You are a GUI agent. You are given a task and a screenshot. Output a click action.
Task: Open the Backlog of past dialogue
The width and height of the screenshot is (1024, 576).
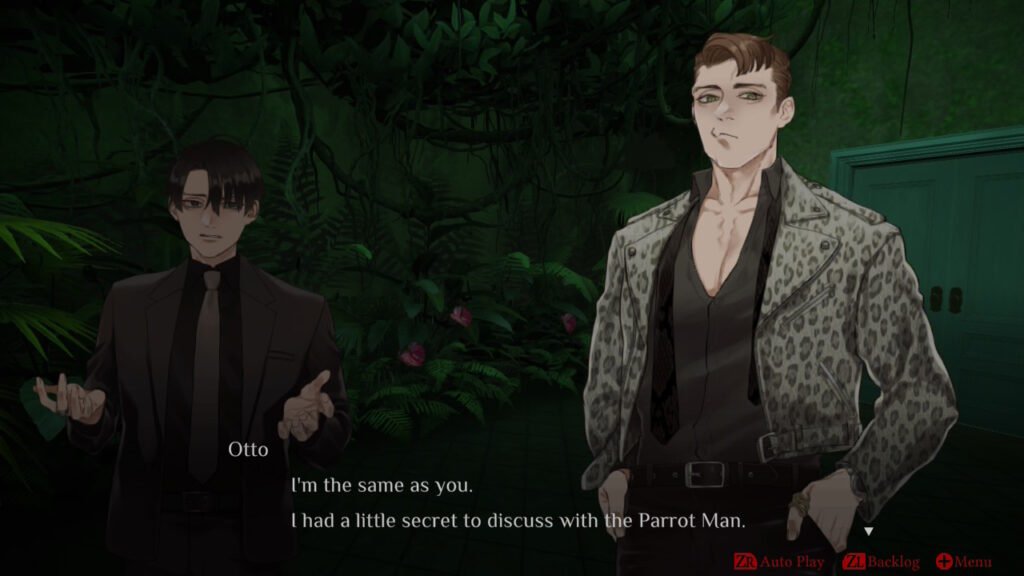pos(881,562)
